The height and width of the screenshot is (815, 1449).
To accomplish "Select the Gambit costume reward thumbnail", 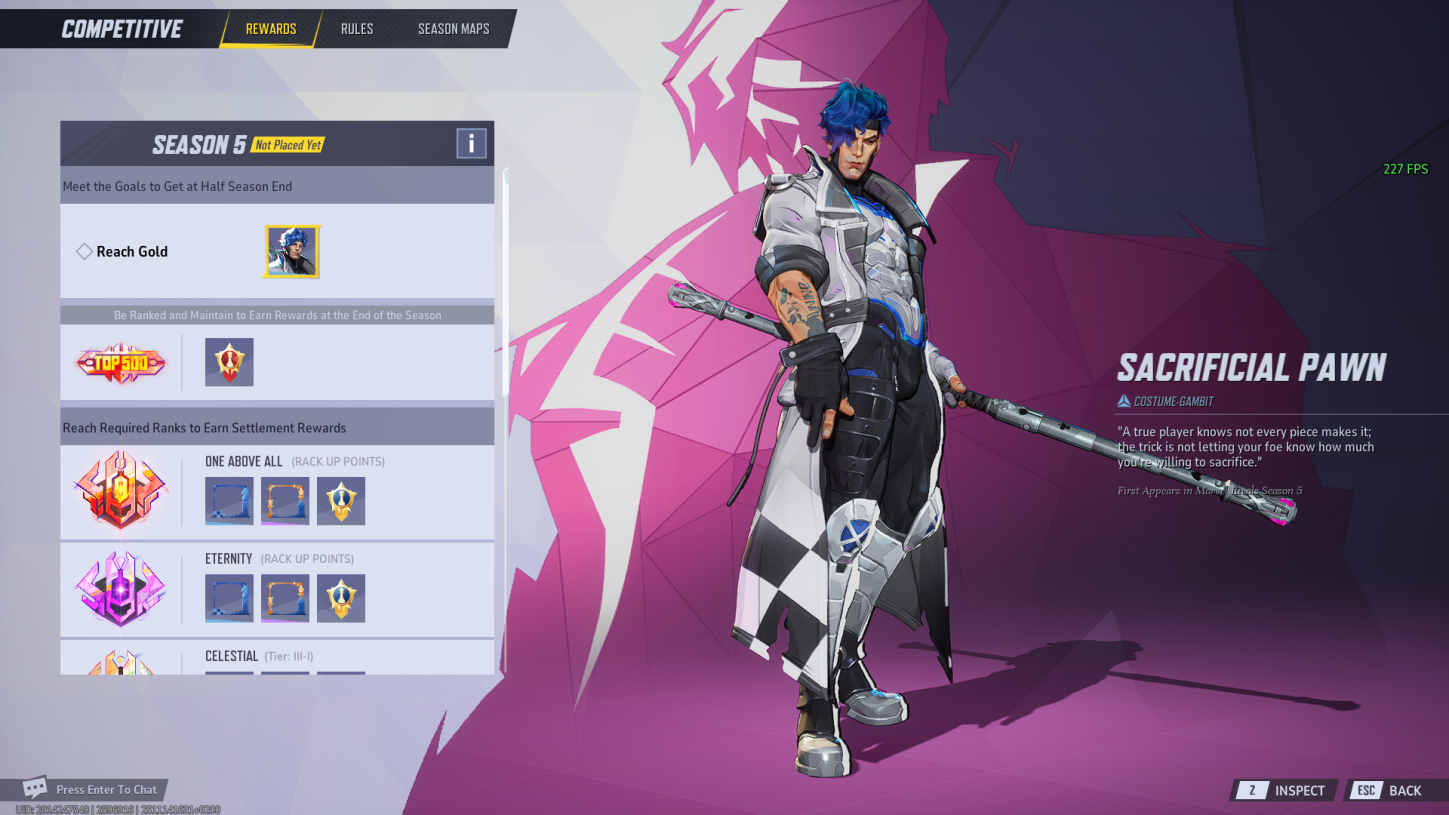I will tap(292, 252).
